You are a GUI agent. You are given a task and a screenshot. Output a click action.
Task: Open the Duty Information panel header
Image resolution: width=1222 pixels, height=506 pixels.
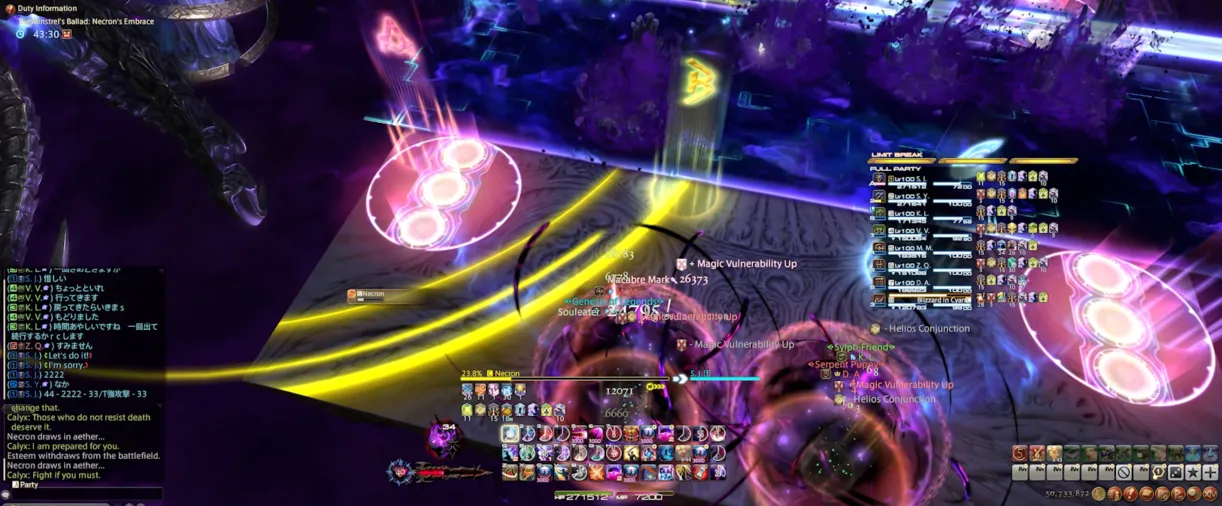[46, 8]
